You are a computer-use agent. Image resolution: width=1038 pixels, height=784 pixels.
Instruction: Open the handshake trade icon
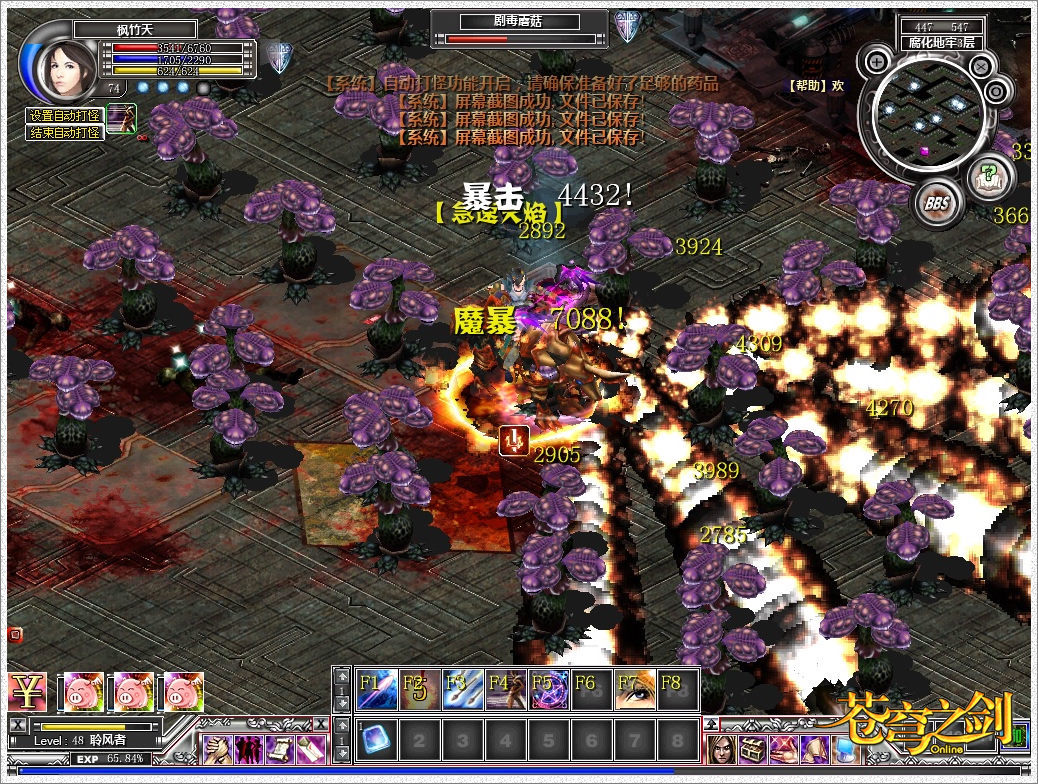(216, 748)
